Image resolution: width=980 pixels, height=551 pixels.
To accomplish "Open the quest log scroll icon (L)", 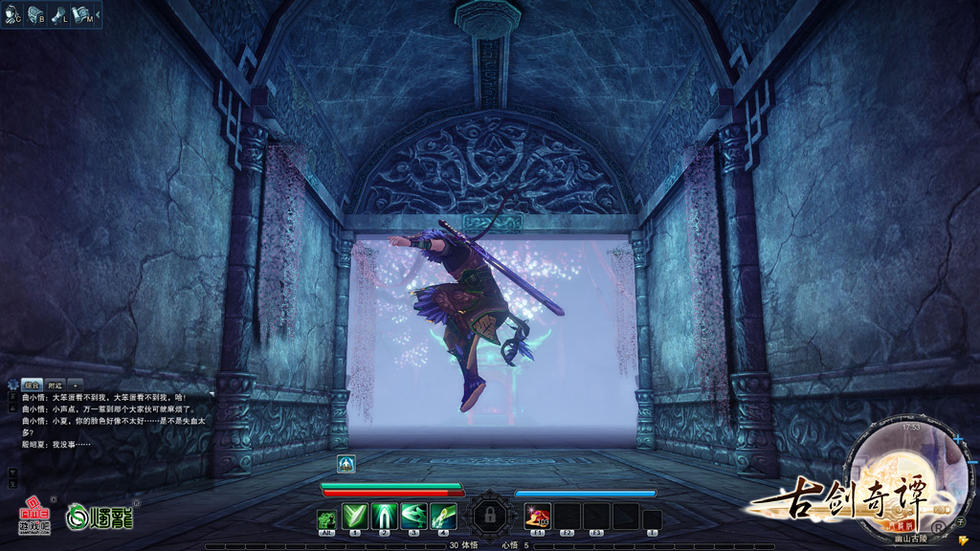I will click(x=60, y=15).
